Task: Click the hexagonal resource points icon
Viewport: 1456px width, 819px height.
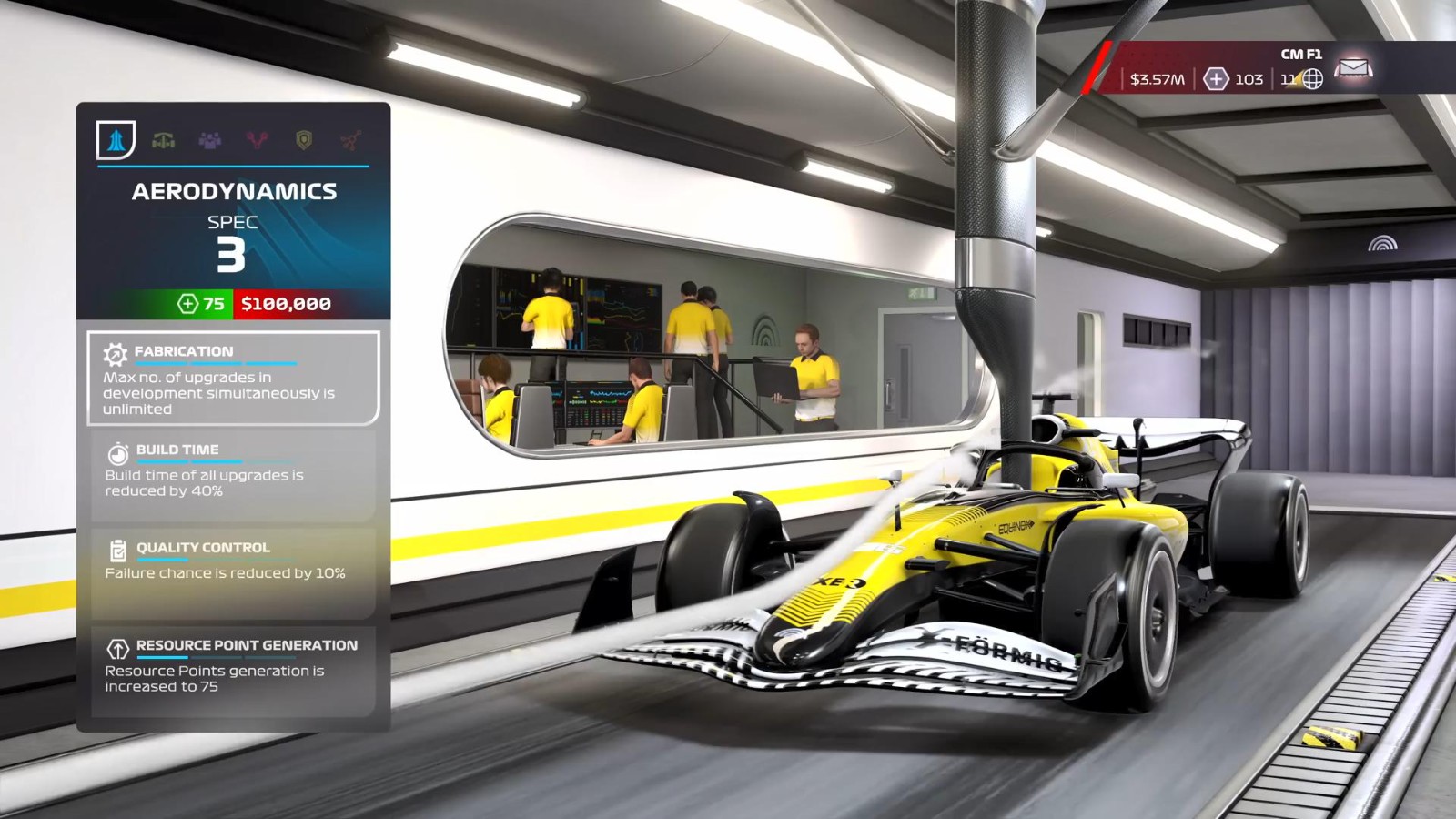Action: tap(1217, 80)
